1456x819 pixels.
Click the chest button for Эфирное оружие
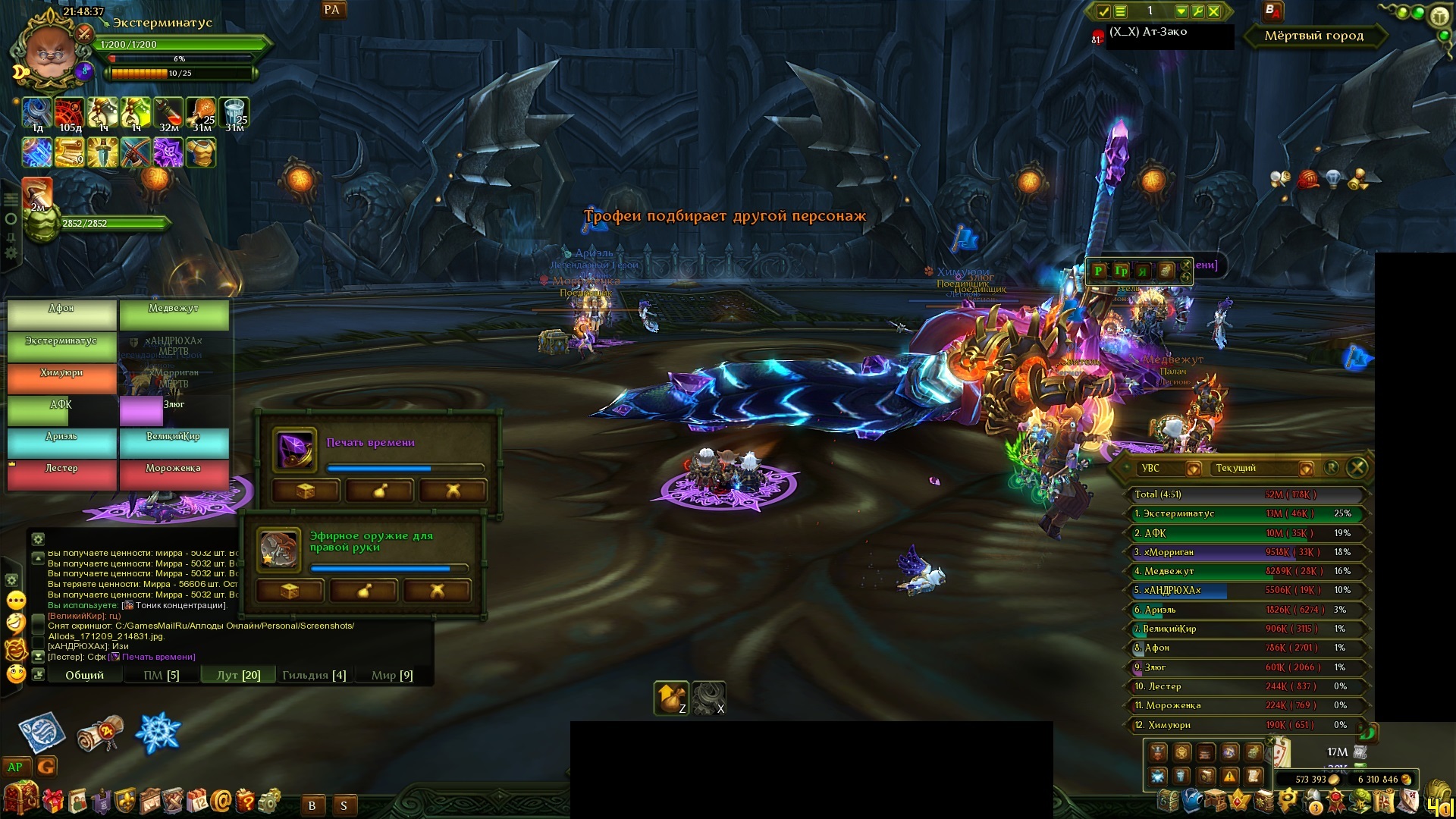tap(290, 591)
